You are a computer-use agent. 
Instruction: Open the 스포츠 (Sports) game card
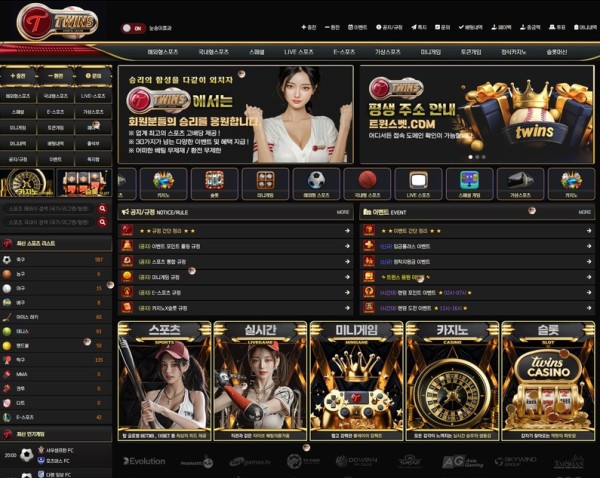click(x=163, y=380)
